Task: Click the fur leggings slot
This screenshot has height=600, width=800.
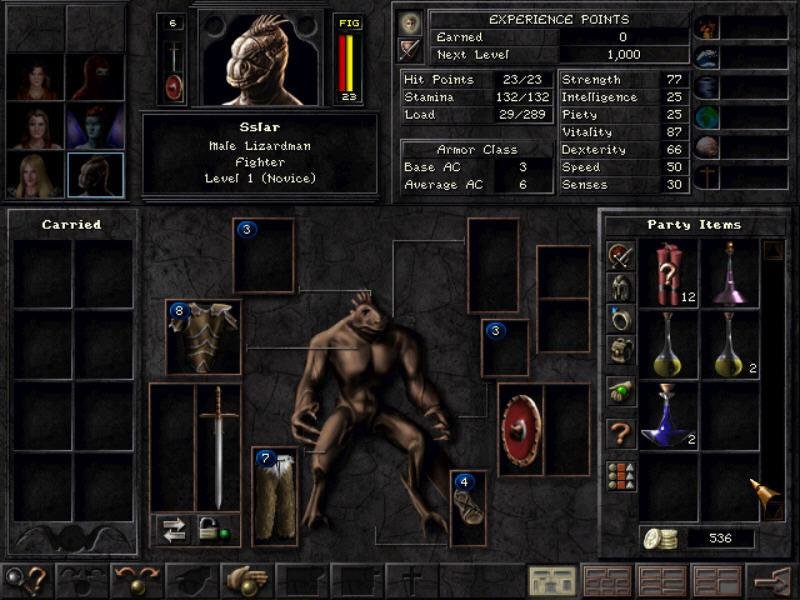Action: coord(275,495)
